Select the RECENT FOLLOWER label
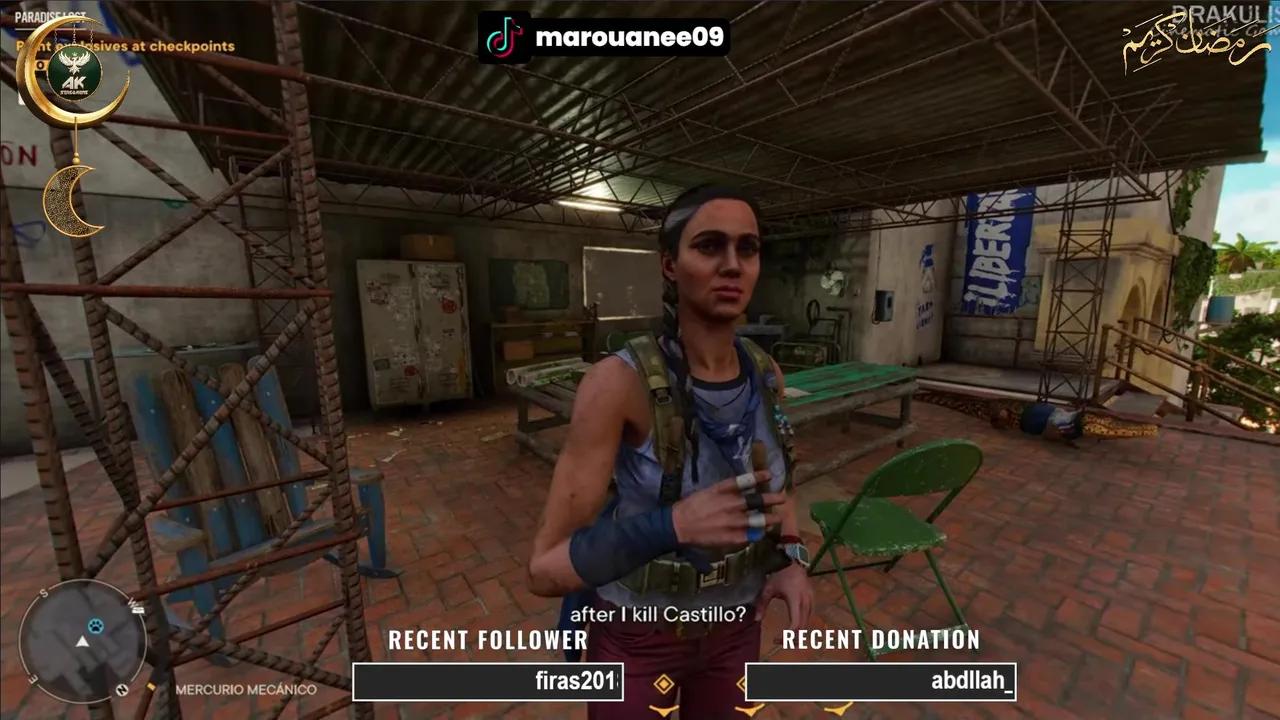 488,641
